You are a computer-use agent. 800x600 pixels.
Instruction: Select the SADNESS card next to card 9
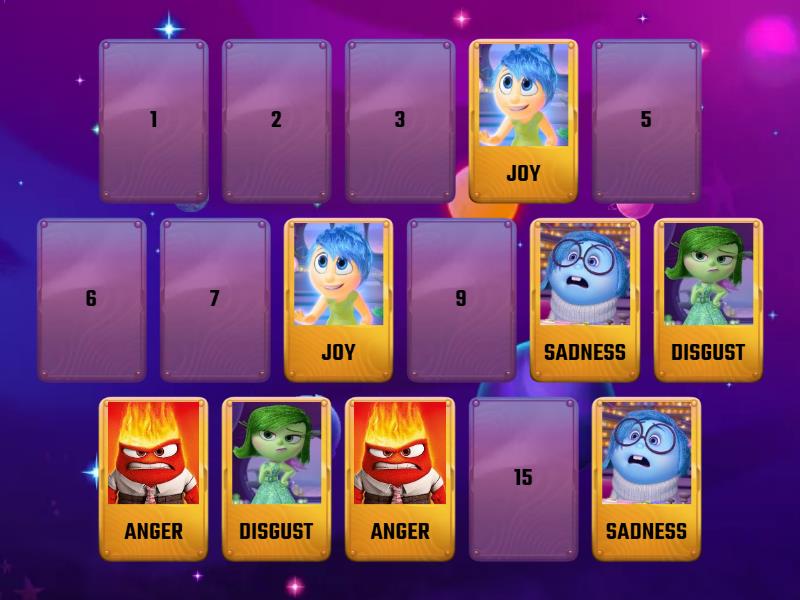pyautogui.click(x=584, y=299)
